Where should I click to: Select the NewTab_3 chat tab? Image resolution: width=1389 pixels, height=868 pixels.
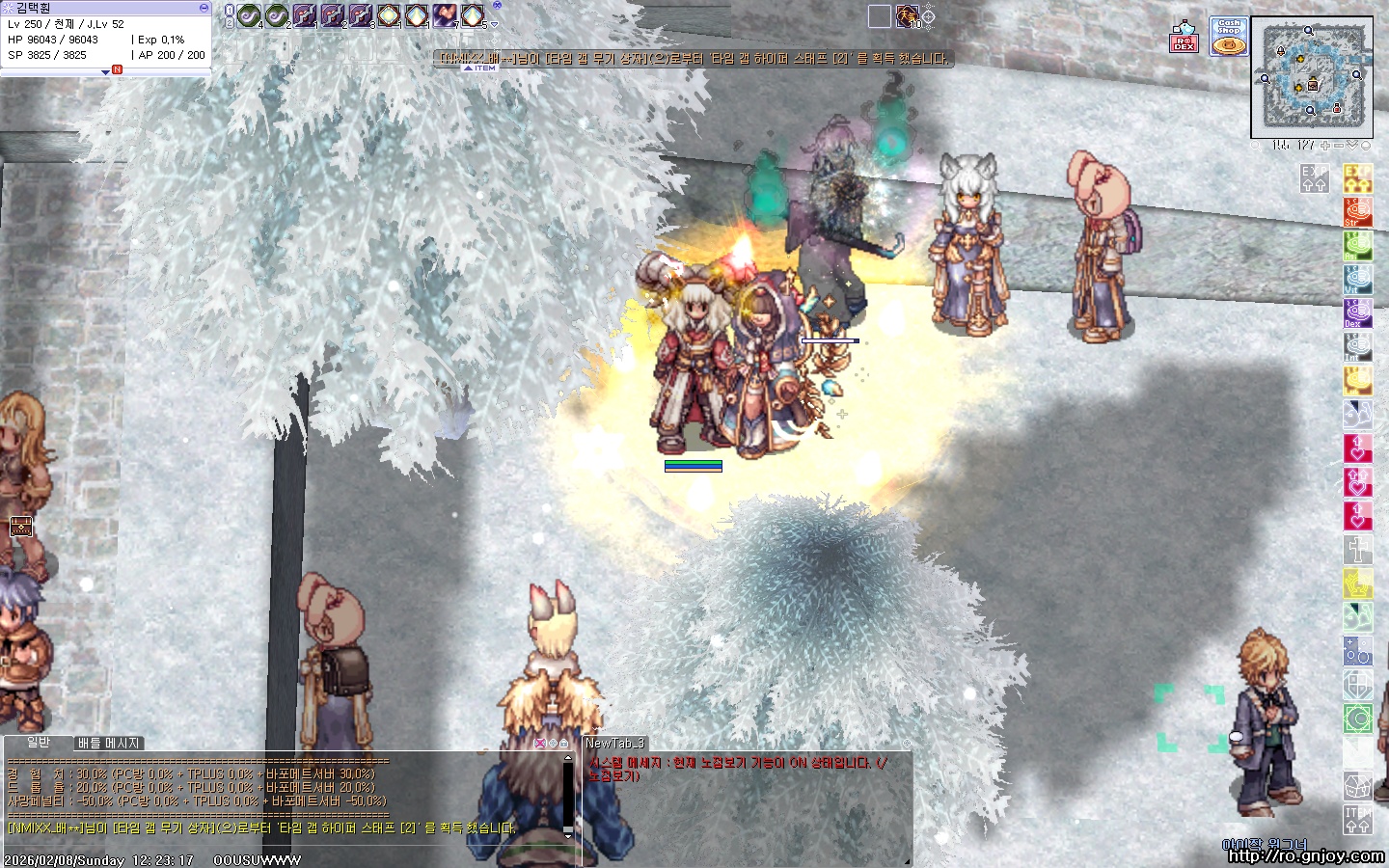[x=614, y=743]
